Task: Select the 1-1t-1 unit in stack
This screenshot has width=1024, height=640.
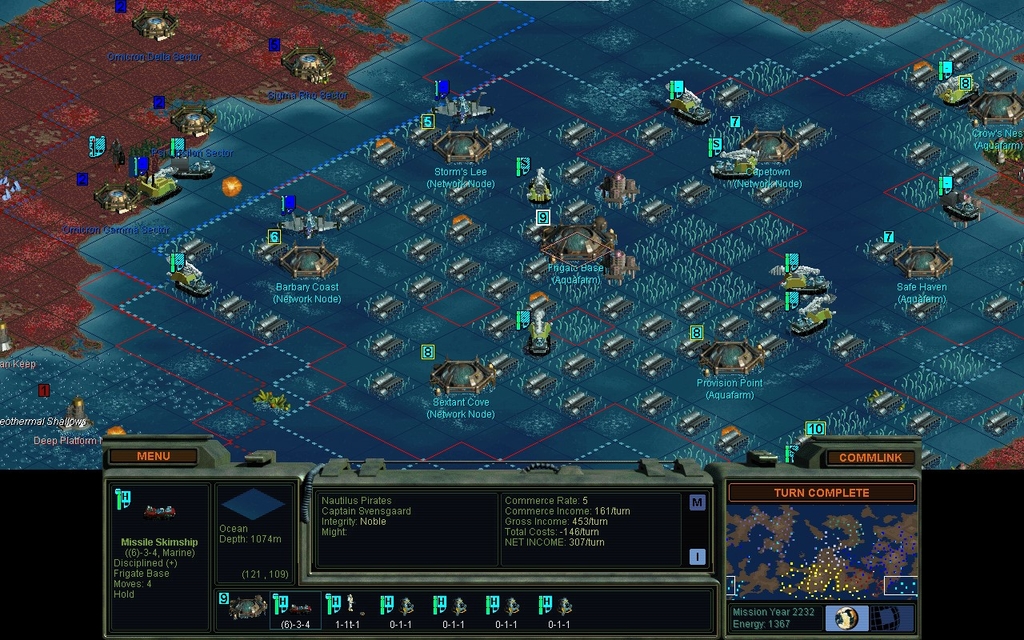Action: [347, 608]
